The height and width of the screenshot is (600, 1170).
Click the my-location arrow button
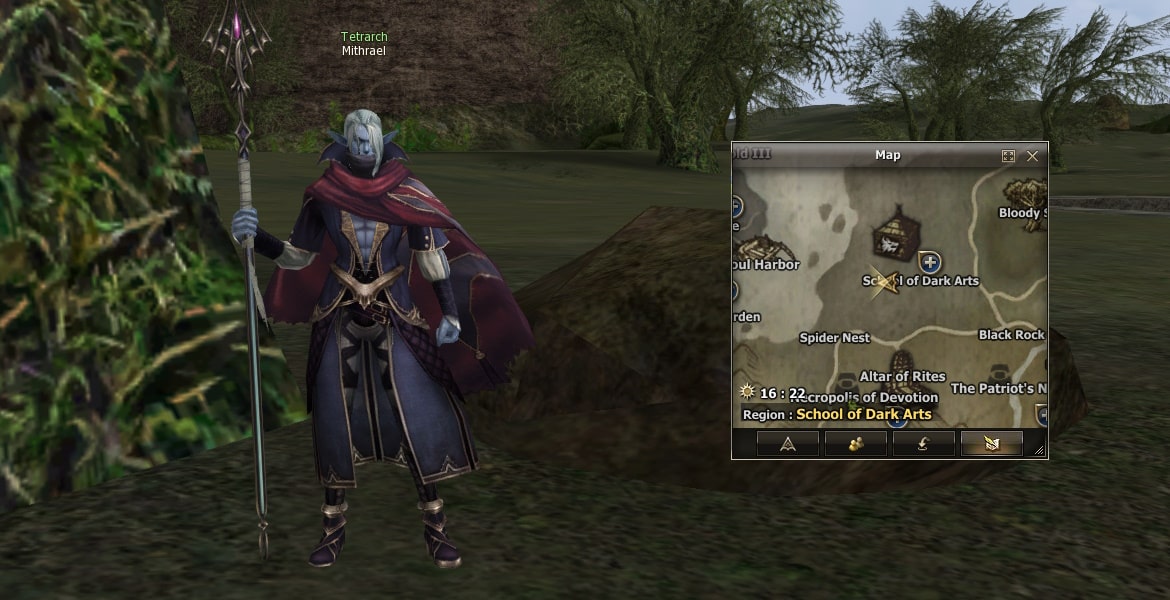tap(787, 444)
